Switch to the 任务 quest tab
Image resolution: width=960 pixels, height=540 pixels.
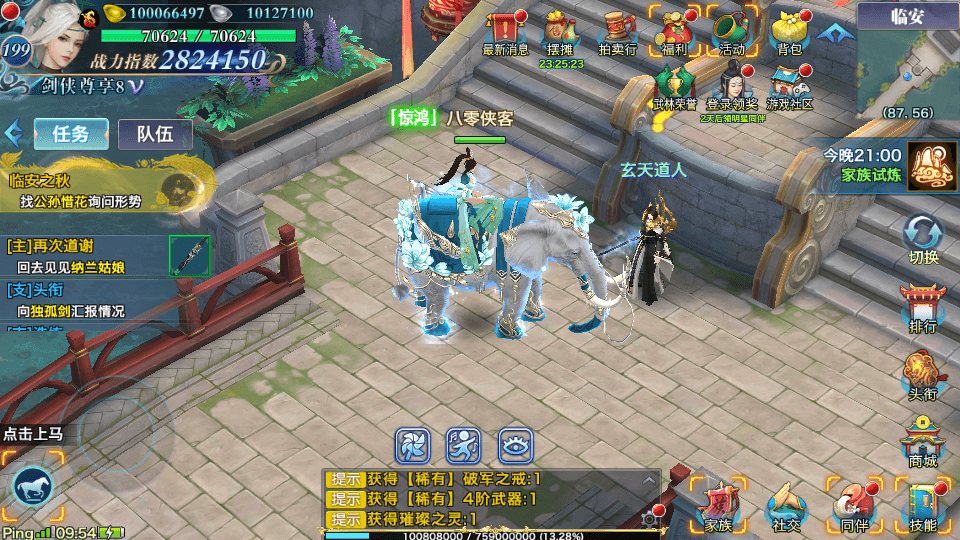pos(71,134)
